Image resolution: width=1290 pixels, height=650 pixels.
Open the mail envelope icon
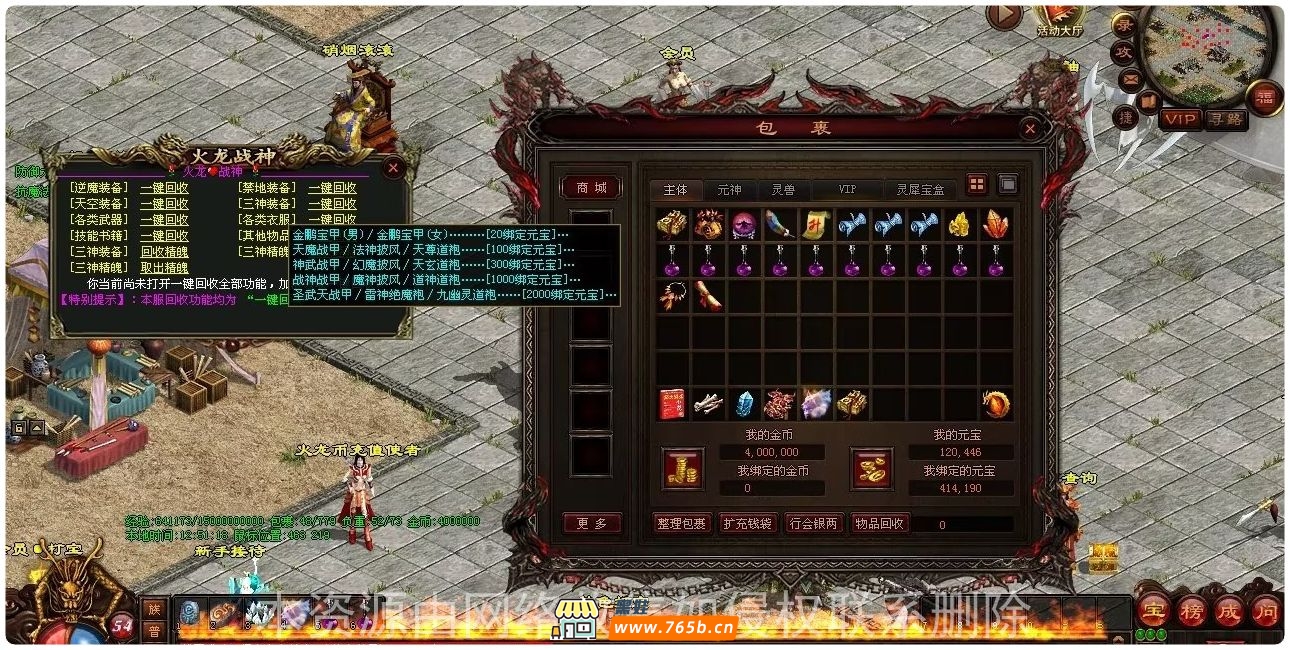pyautogui.click(x=1131, y=77)
